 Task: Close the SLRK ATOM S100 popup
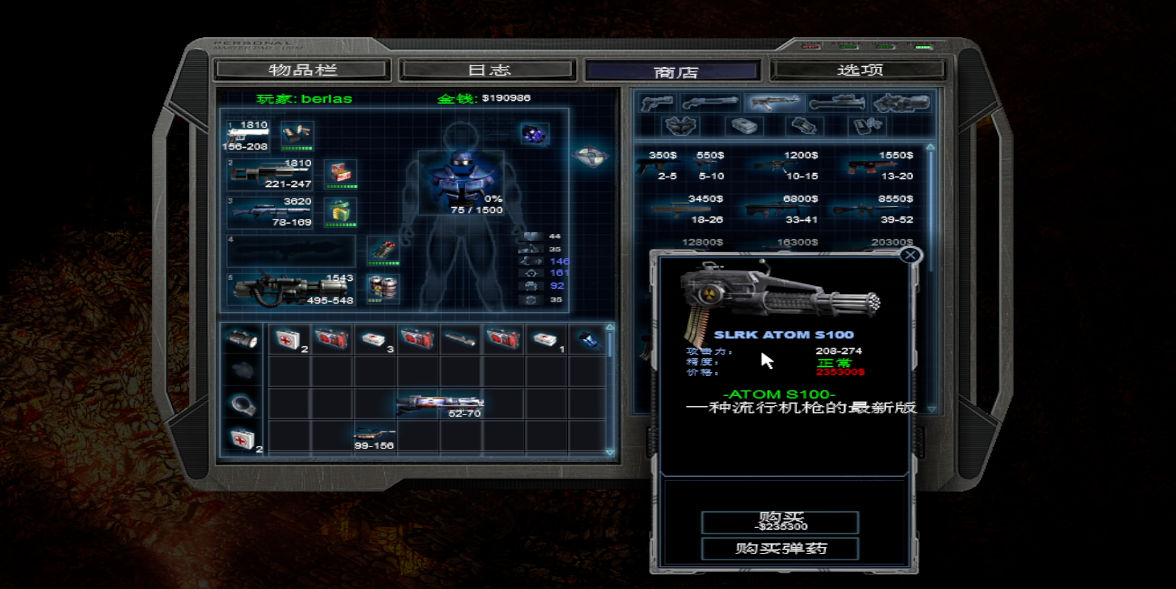point(910,255)
